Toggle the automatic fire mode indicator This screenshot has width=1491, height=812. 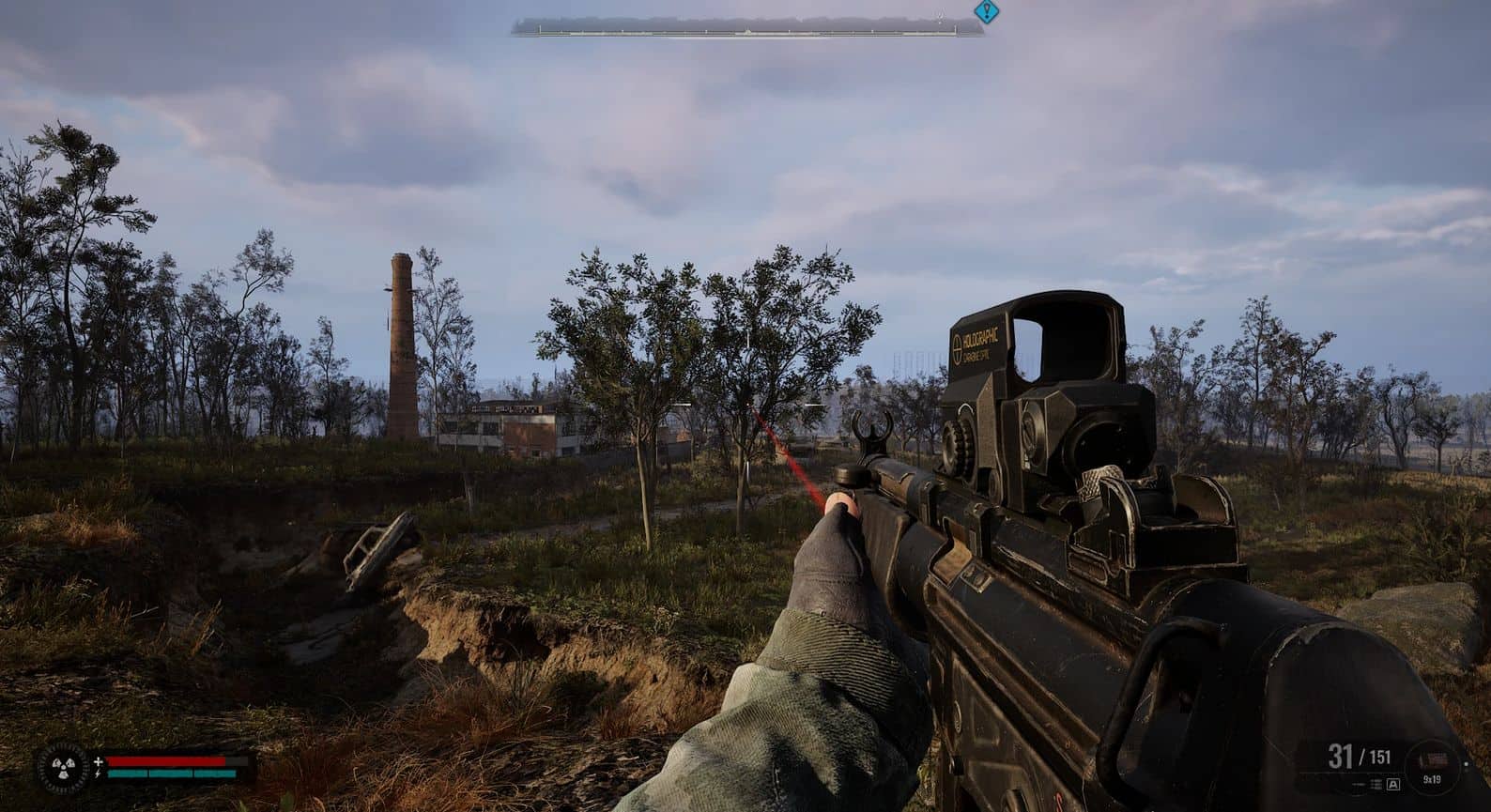(1393, 784)
